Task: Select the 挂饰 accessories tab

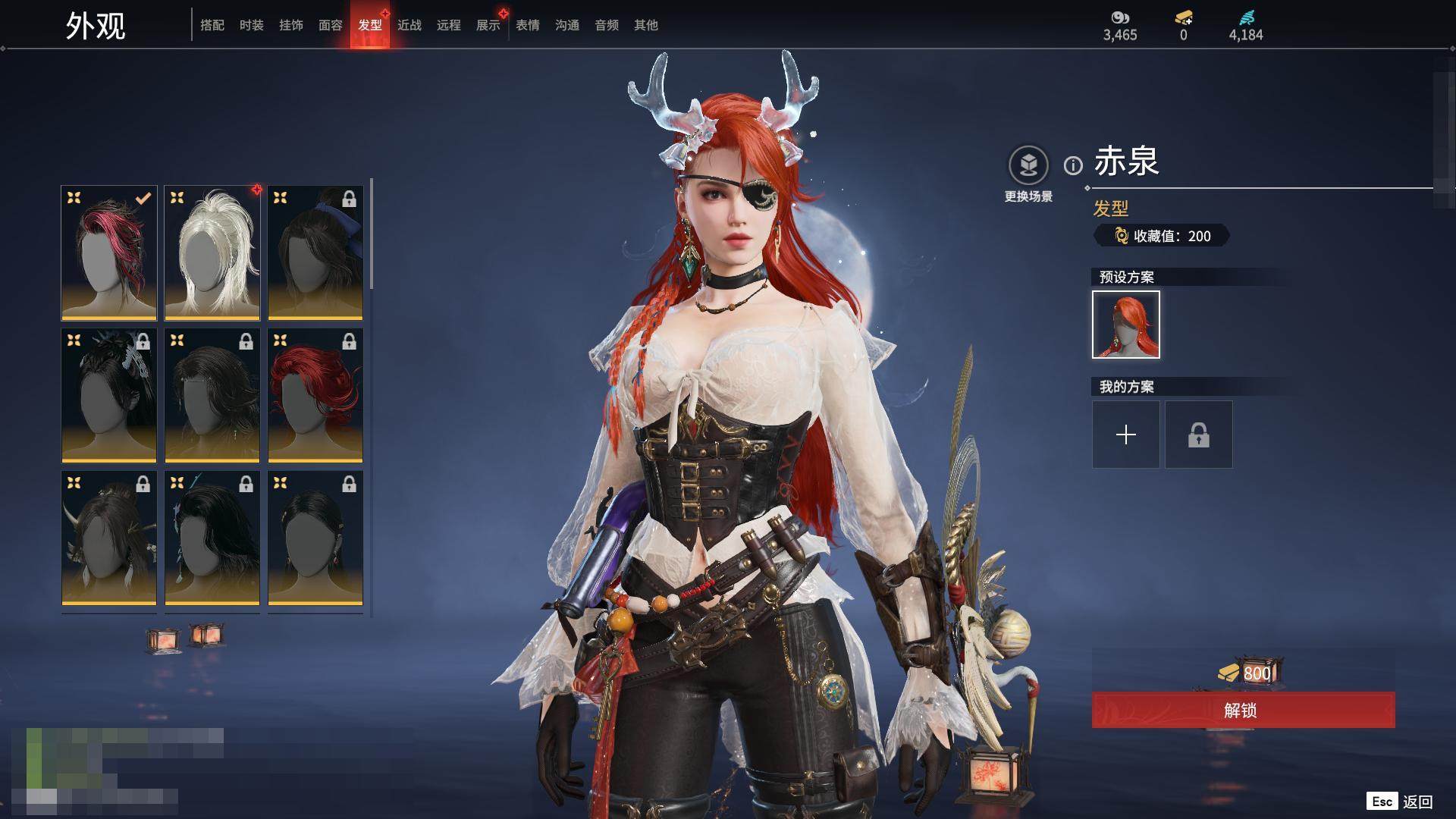Action: point(290,25)
